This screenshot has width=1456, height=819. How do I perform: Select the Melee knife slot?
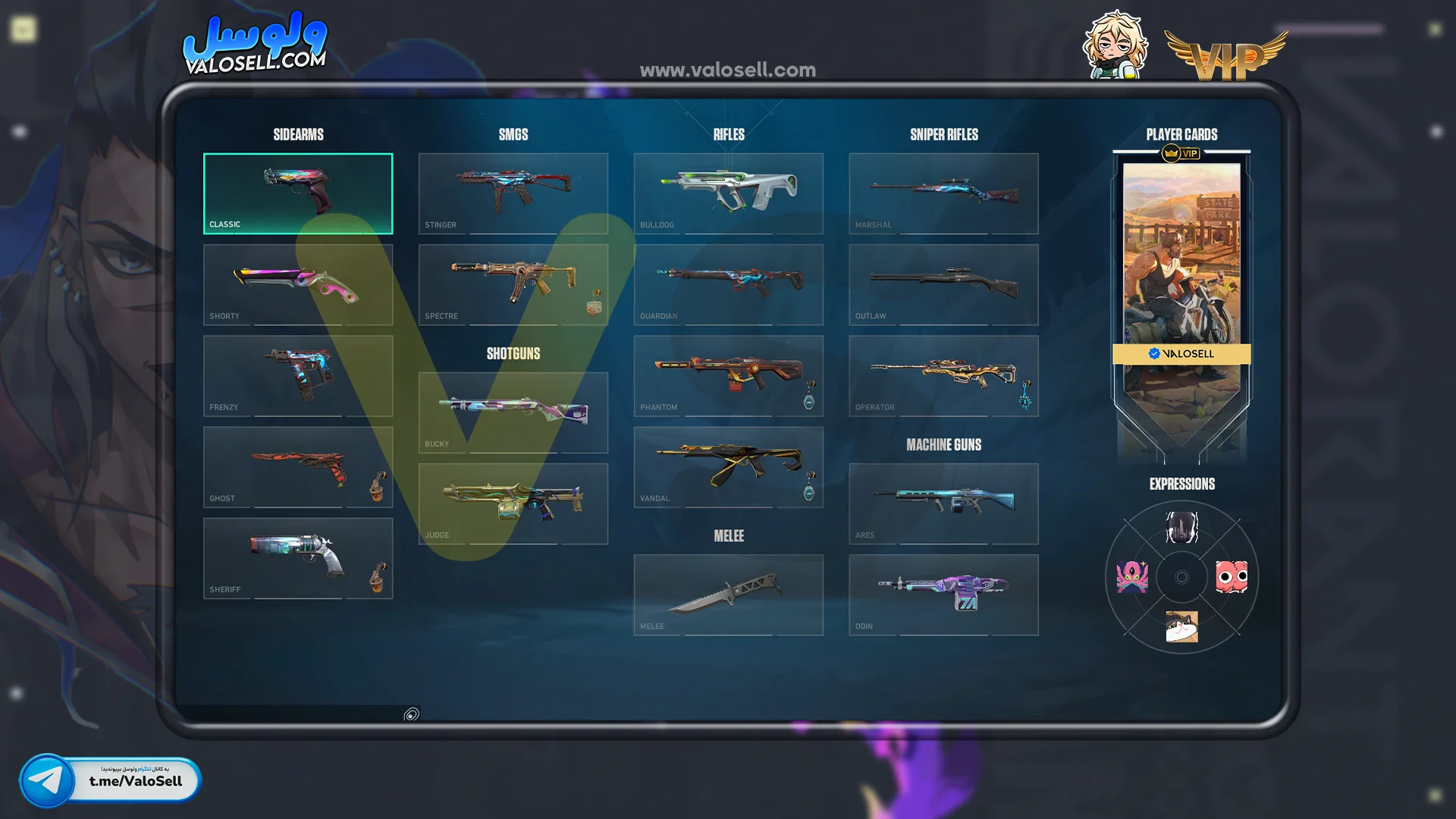click(729, 595)
